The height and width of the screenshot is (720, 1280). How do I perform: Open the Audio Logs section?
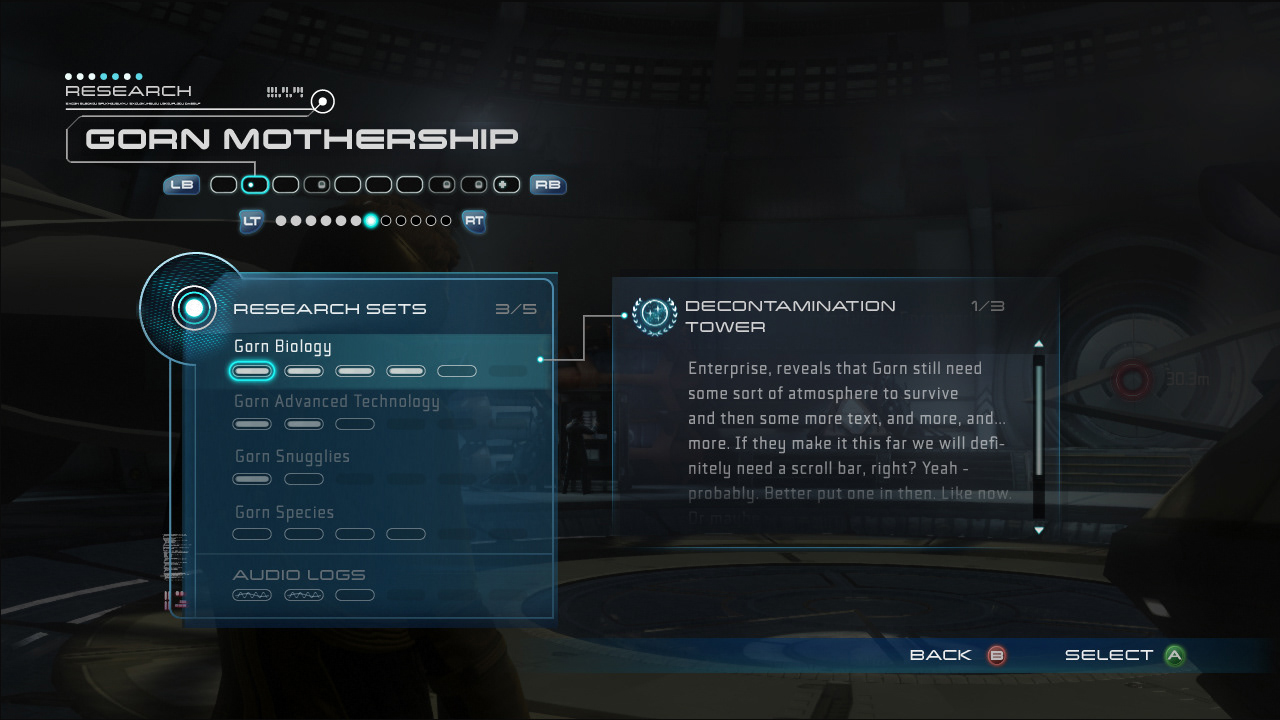tap(299, 575)
